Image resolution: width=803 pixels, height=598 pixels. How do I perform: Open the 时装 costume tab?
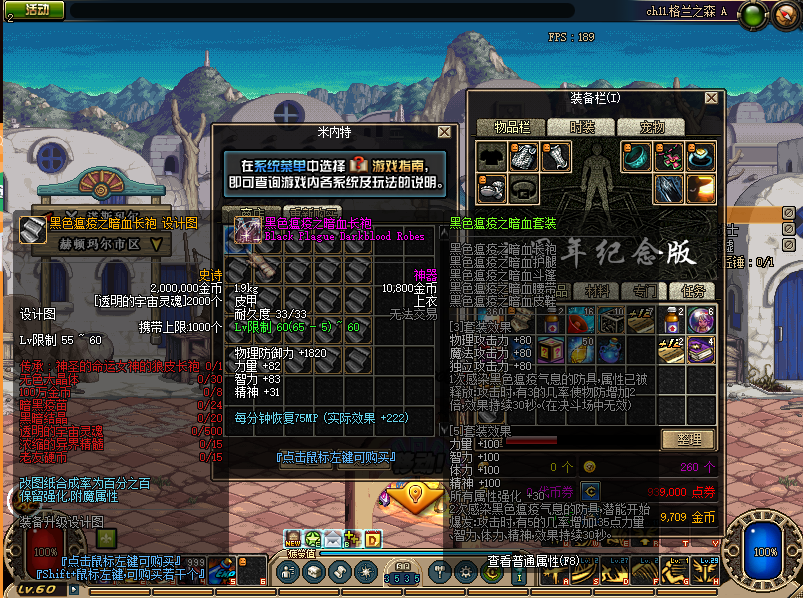tap(581, 127)
